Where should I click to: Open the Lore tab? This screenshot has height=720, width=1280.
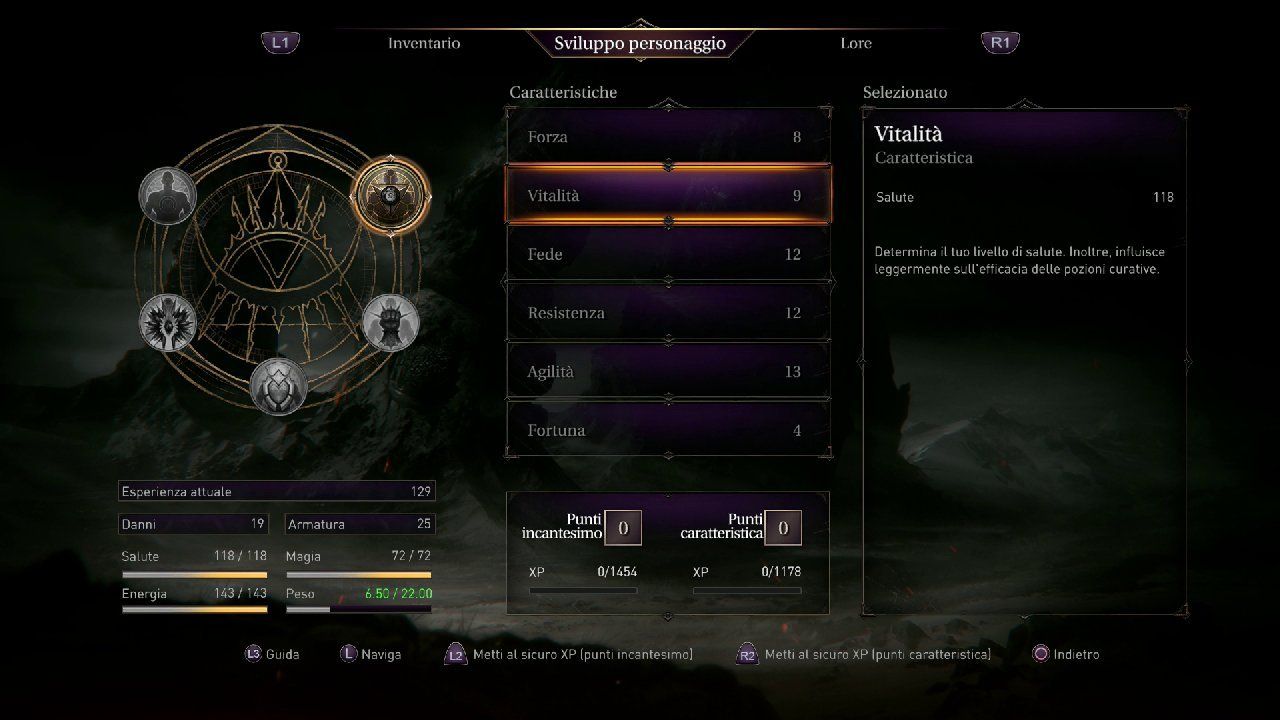[856, 43]
